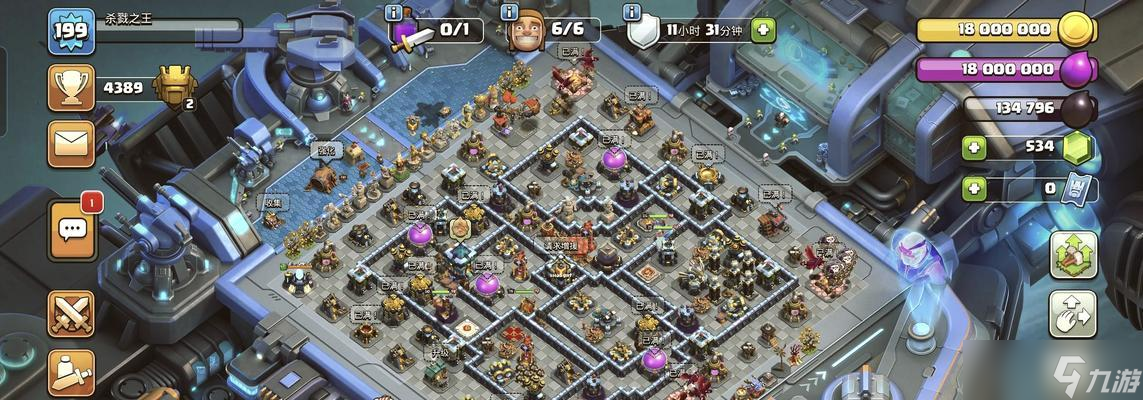1143x400 pixels.
Task: Open the magnet helper button
Action: click(x=1073, y=314)
